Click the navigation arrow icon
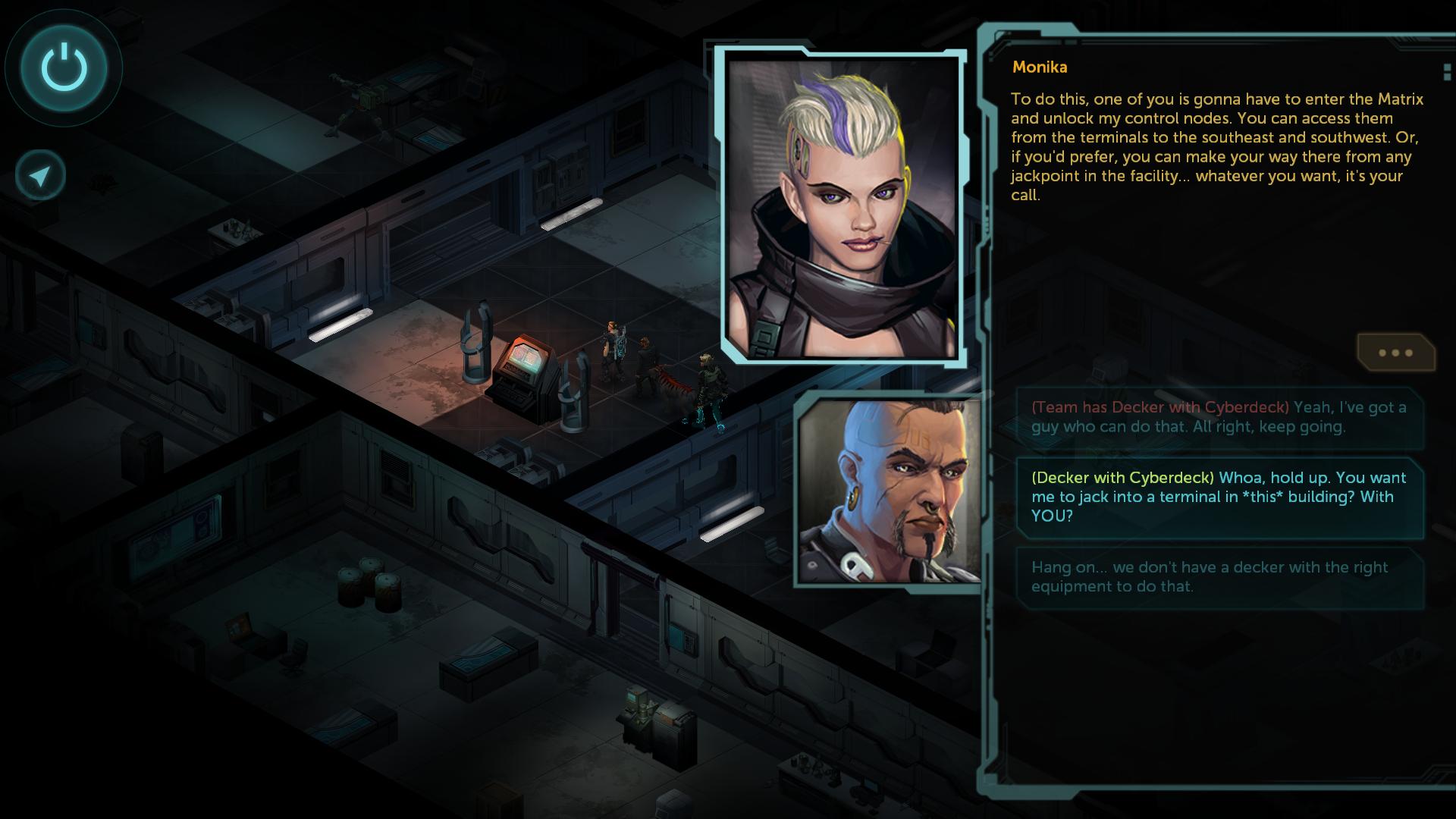Viewport: 1456px width, 819px height. pyautogui.click(x=40, y=176)
